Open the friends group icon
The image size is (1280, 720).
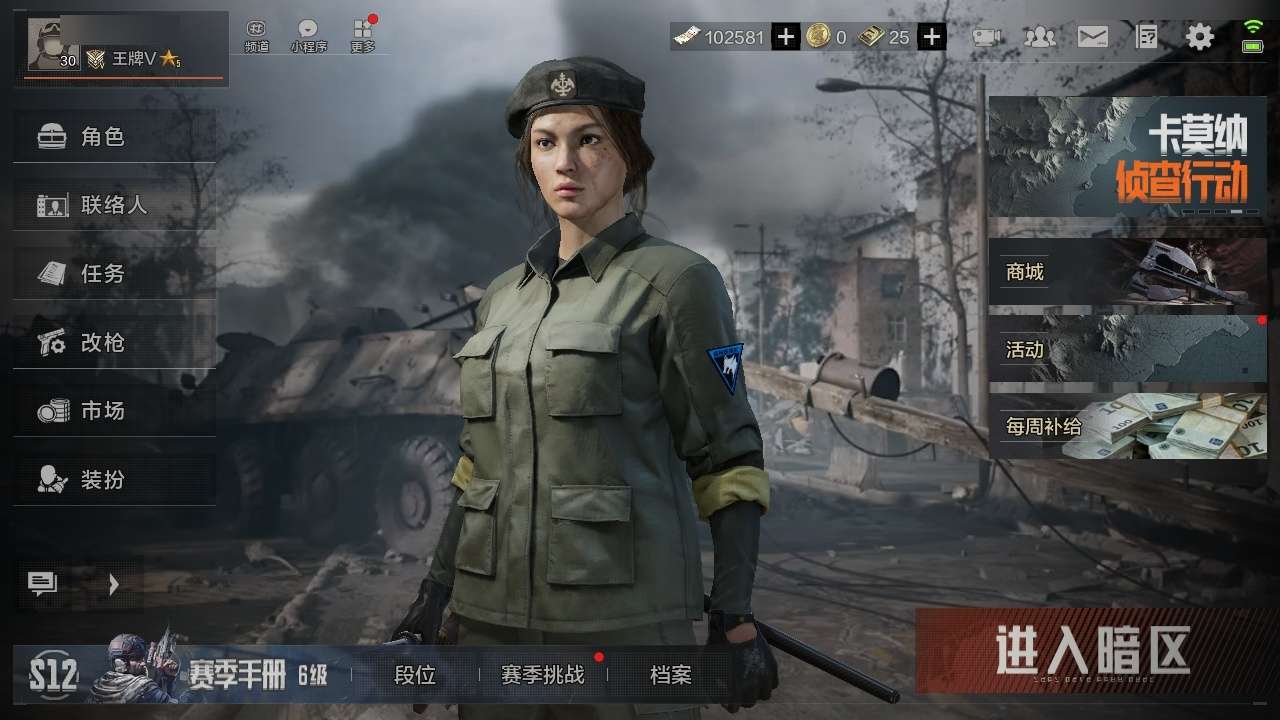[x=1040, y=38]
